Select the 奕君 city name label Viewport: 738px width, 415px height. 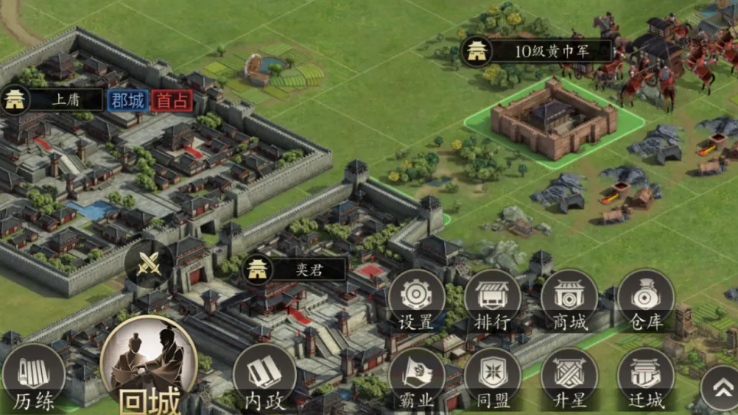[296, 268]
